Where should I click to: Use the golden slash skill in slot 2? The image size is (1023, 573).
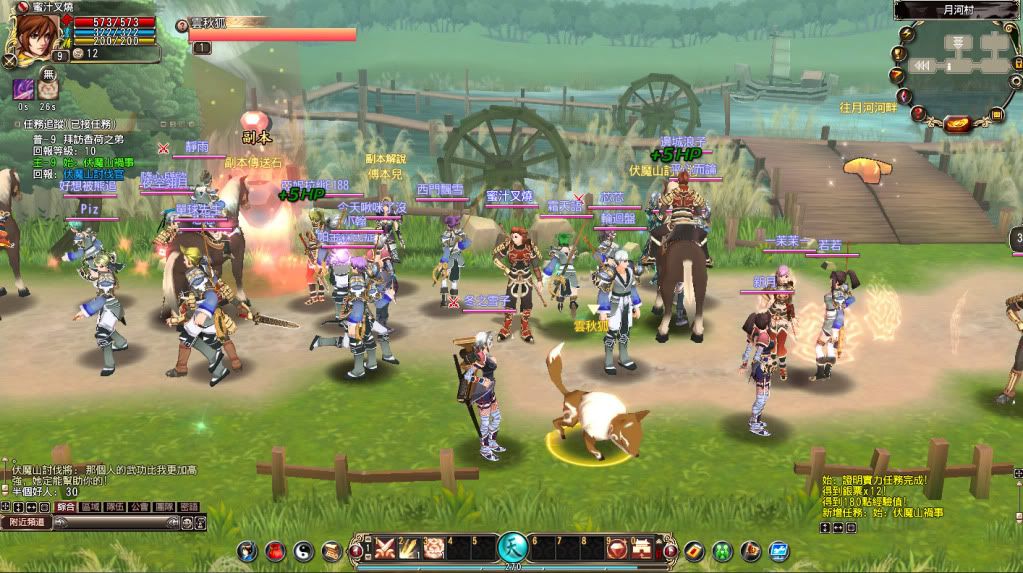coord(408,548)
